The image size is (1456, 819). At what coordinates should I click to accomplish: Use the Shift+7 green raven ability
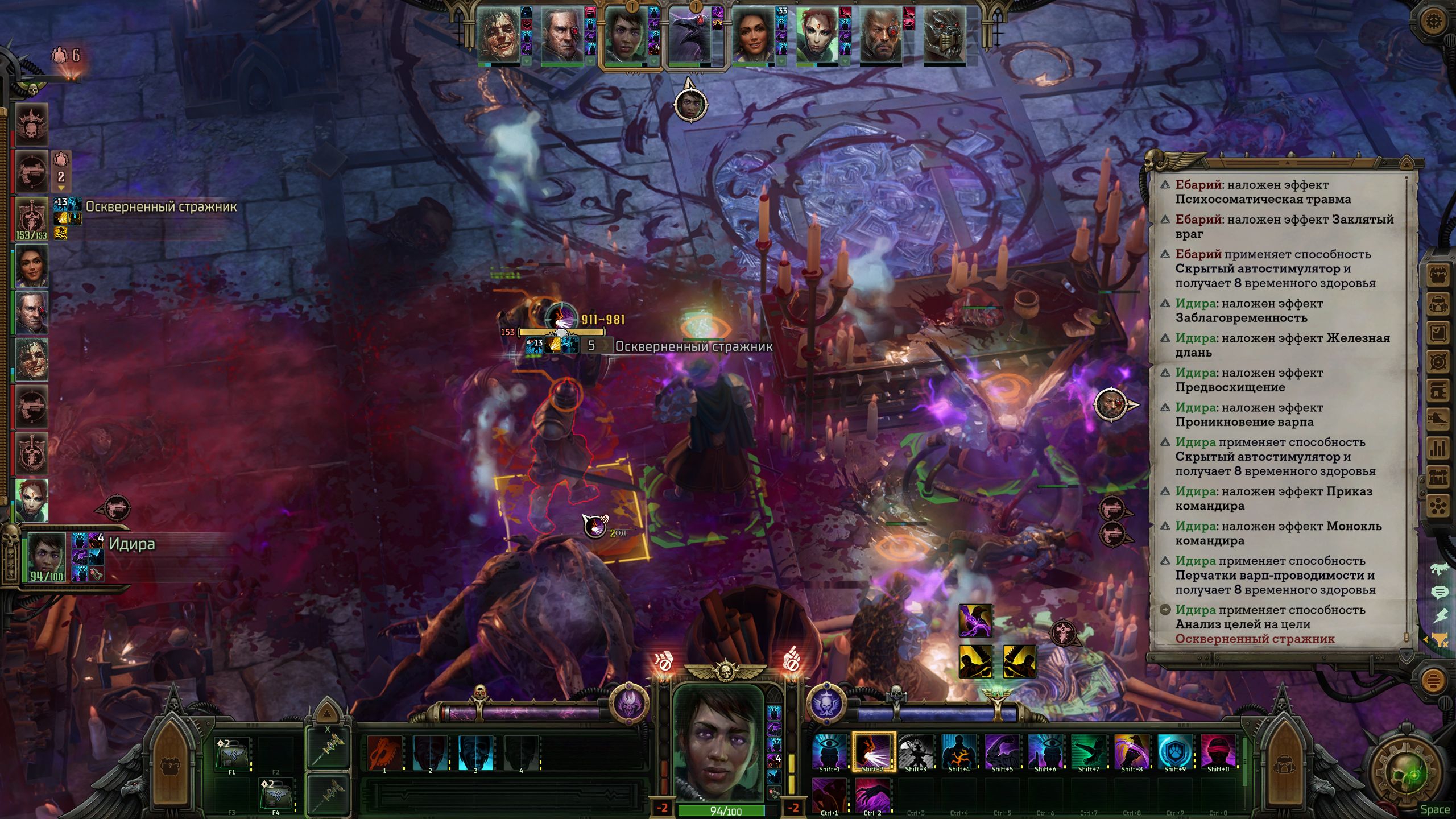pos(1088,751)
